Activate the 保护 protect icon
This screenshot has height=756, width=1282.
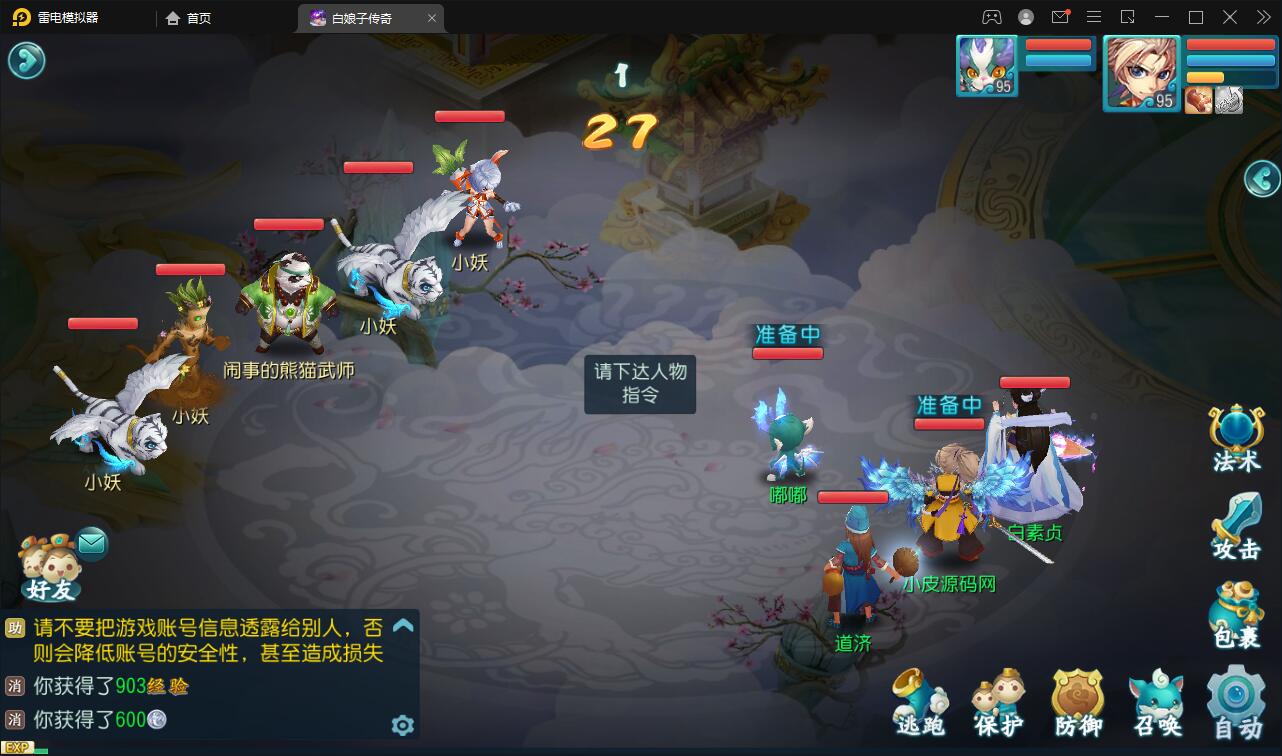[998, 700]
